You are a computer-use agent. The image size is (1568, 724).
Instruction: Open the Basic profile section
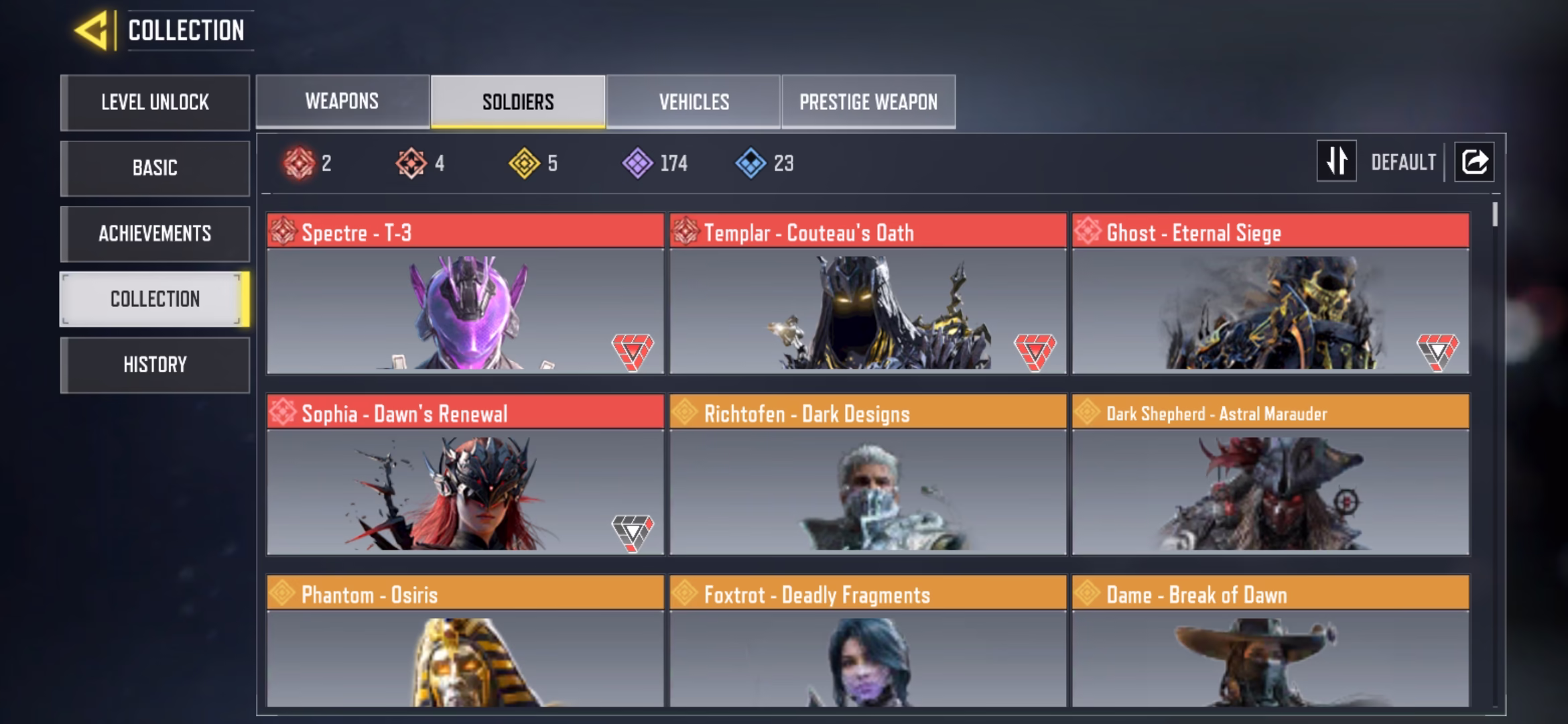click(155, 168)
